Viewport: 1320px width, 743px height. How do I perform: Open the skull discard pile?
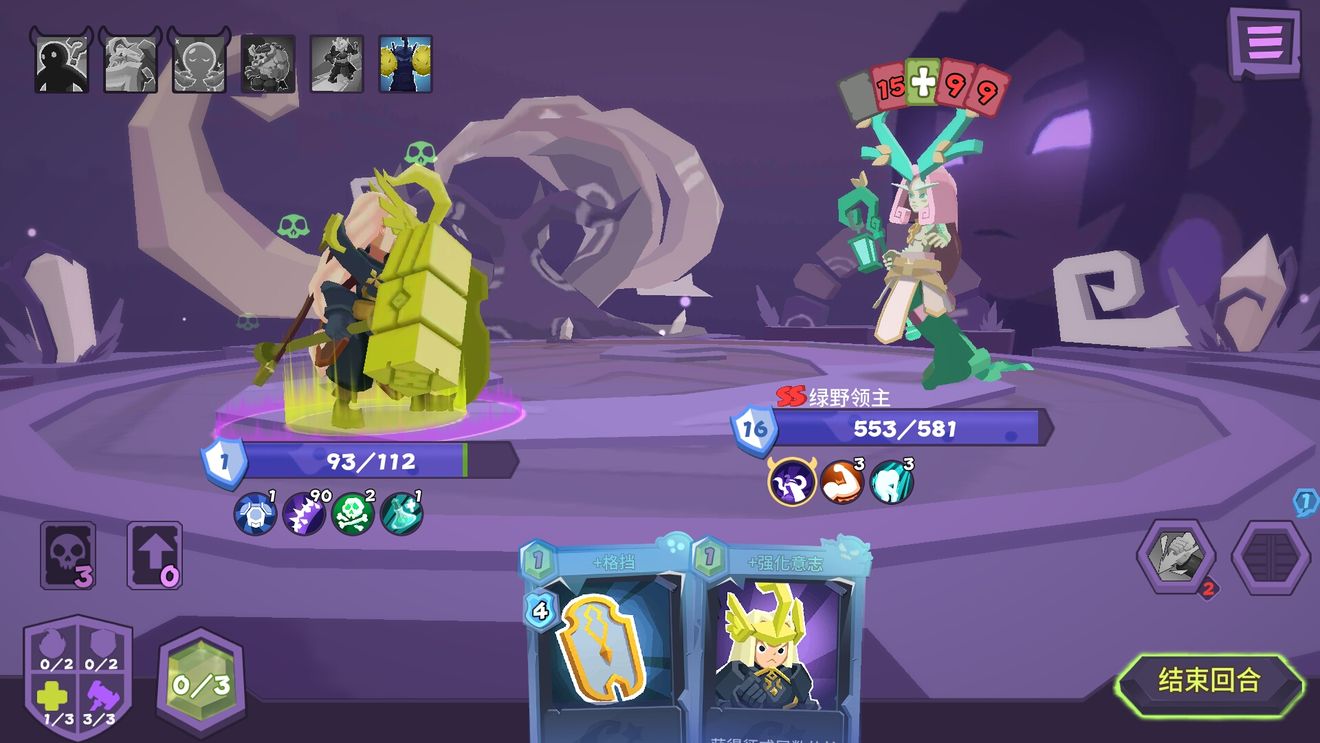coord(68,555)
